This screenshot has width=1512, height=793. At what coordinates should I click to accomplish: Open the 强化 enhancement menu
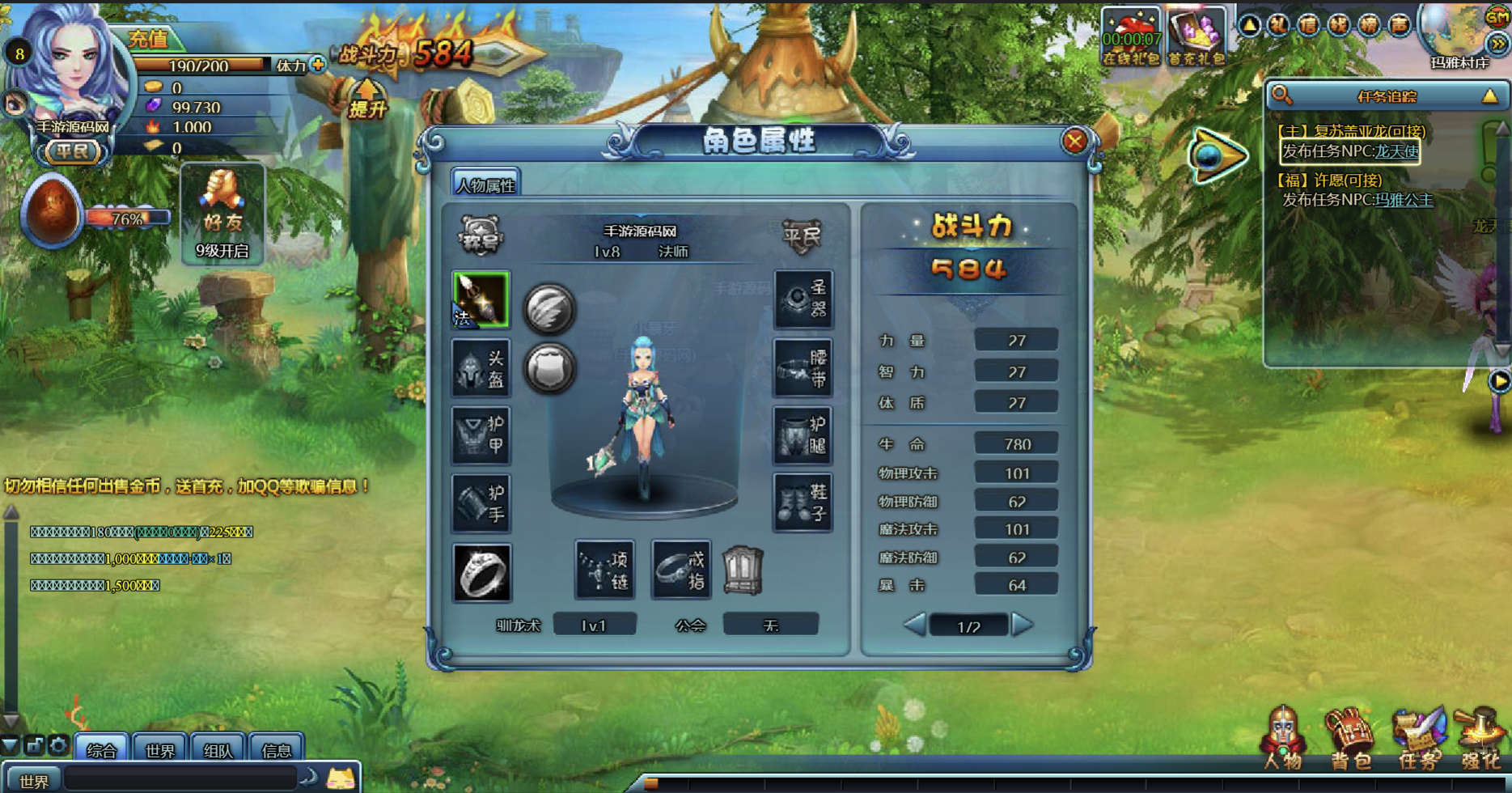coord(1480,738)
